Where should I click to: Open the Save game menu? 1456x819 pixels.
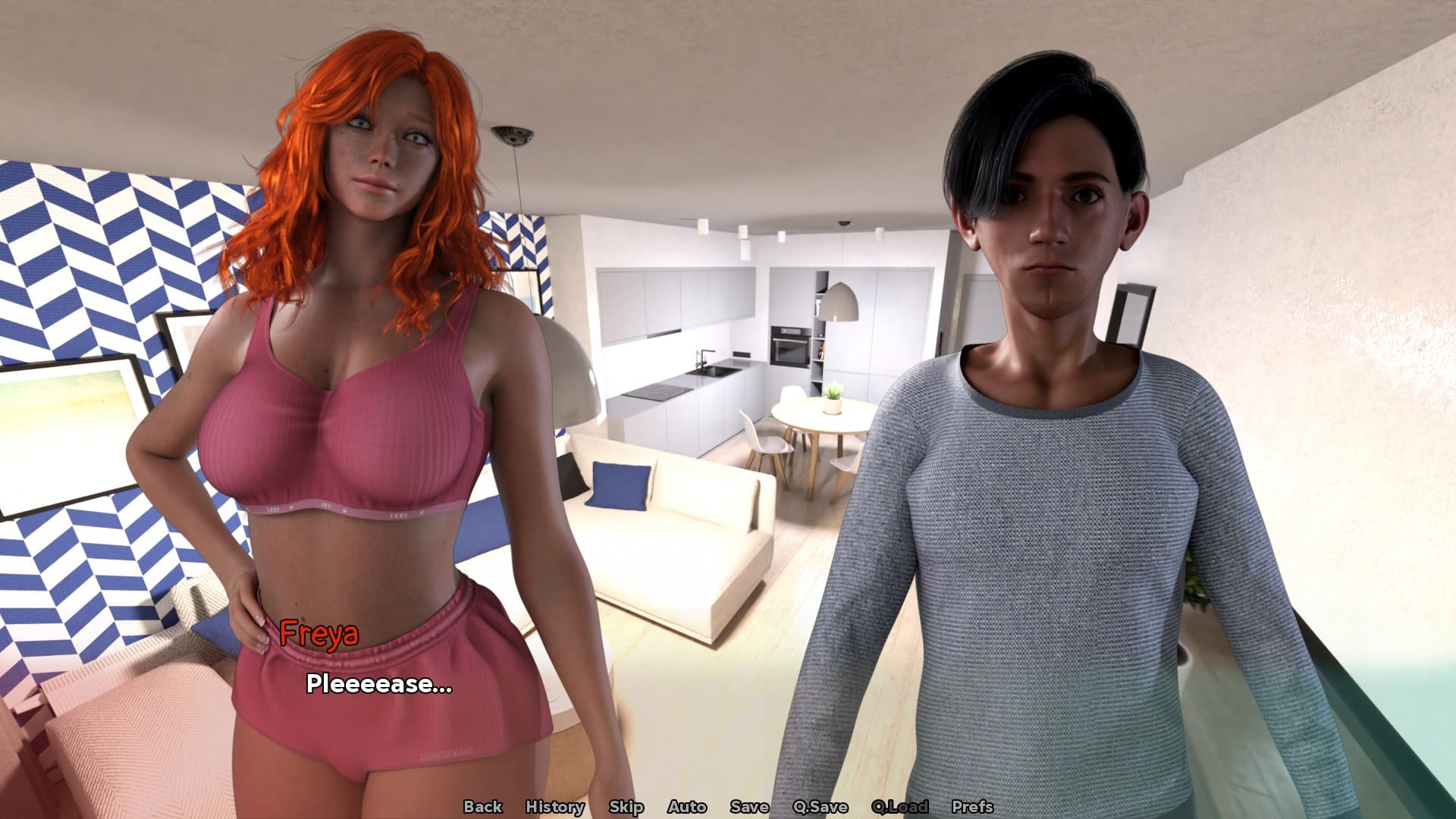749,807
